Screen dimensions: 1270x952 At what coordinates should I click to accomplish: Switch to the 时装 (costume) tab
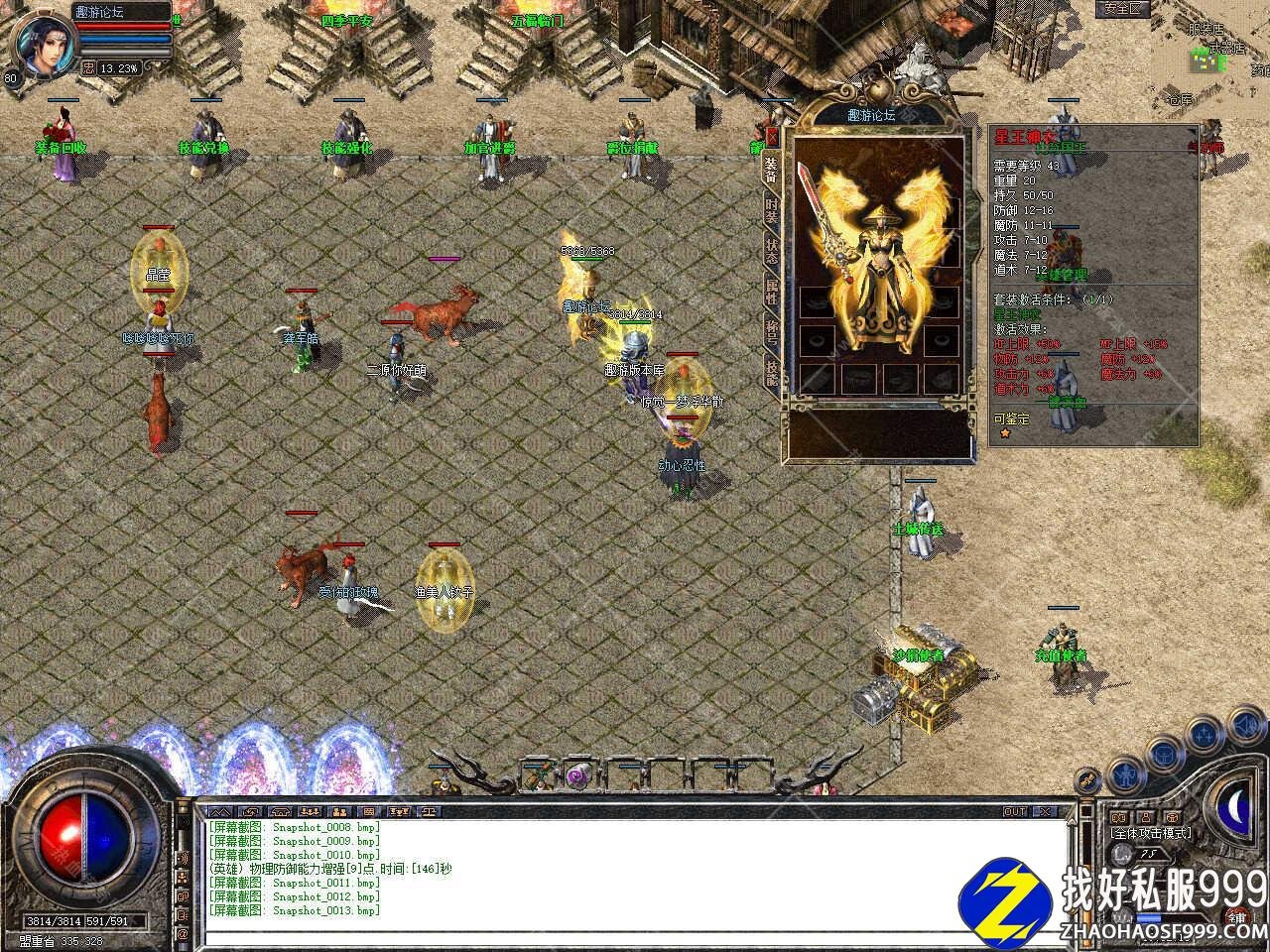pyautogui.click(x=772, y=211)
